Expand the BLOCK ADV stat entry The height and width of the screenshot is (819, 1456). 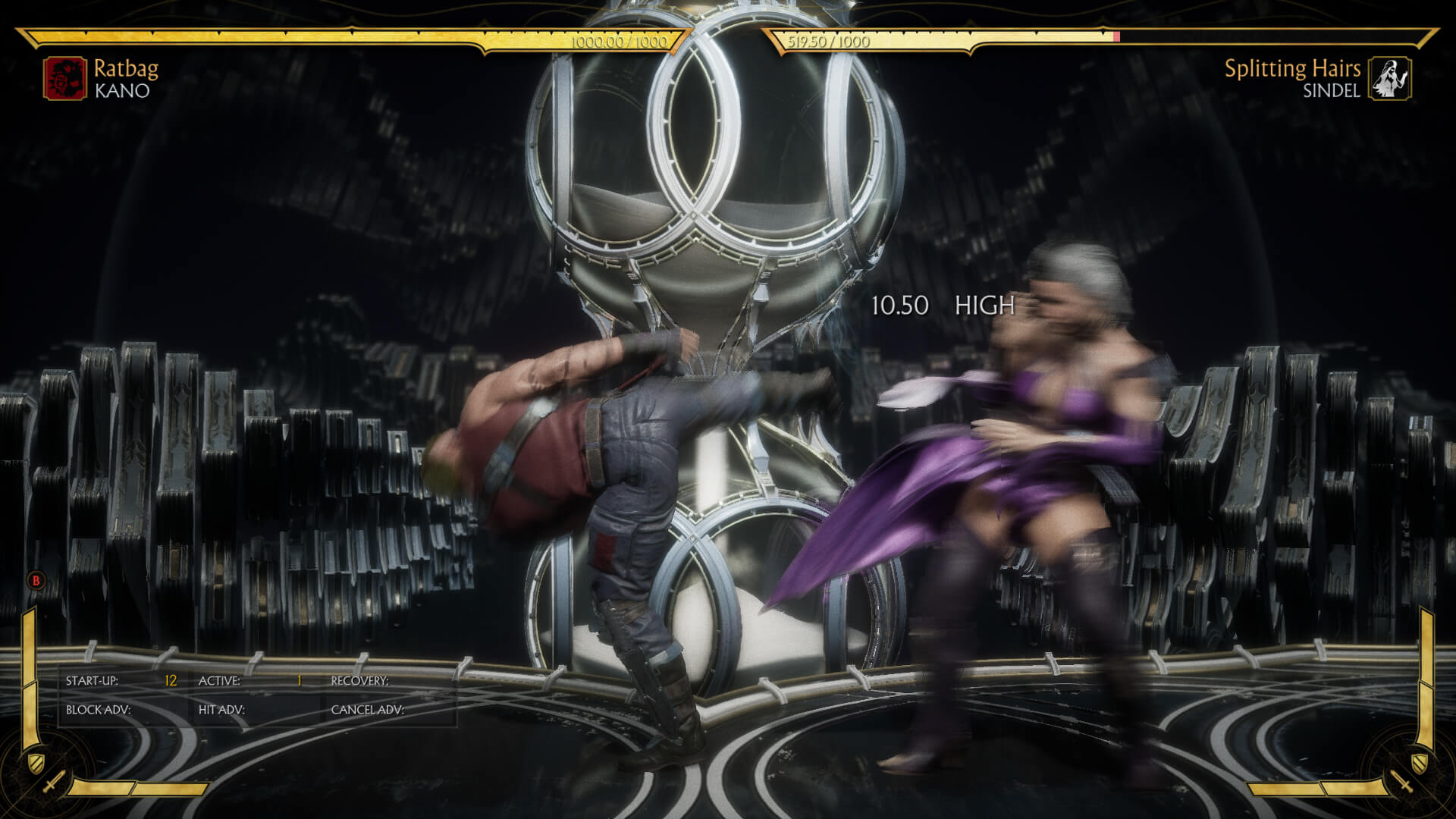pyautogui.click(x=99, y=709)
